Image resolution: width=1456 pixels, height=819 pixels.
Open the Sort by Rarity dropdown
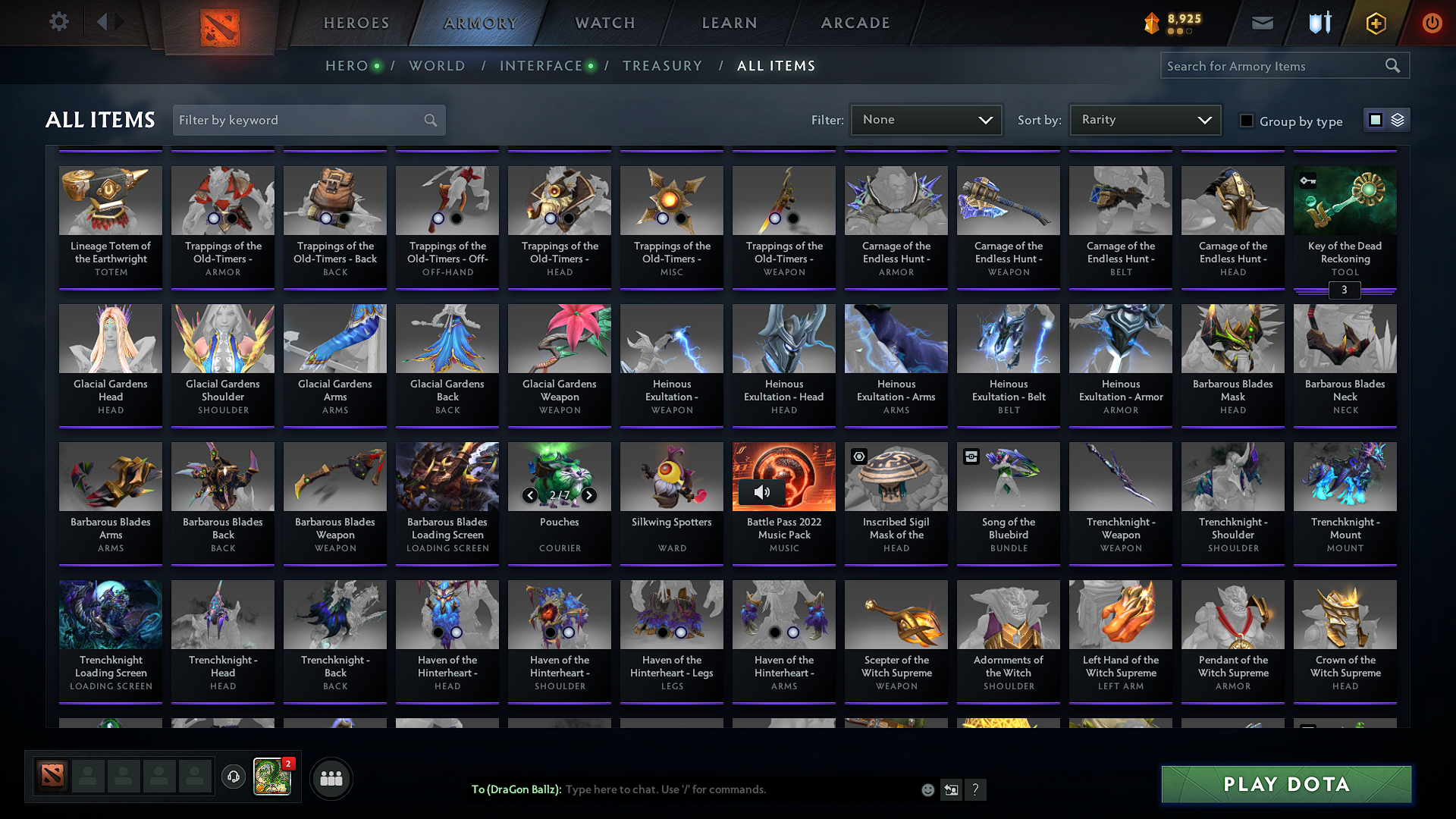pyautogui.click(x=1144, y=120)
